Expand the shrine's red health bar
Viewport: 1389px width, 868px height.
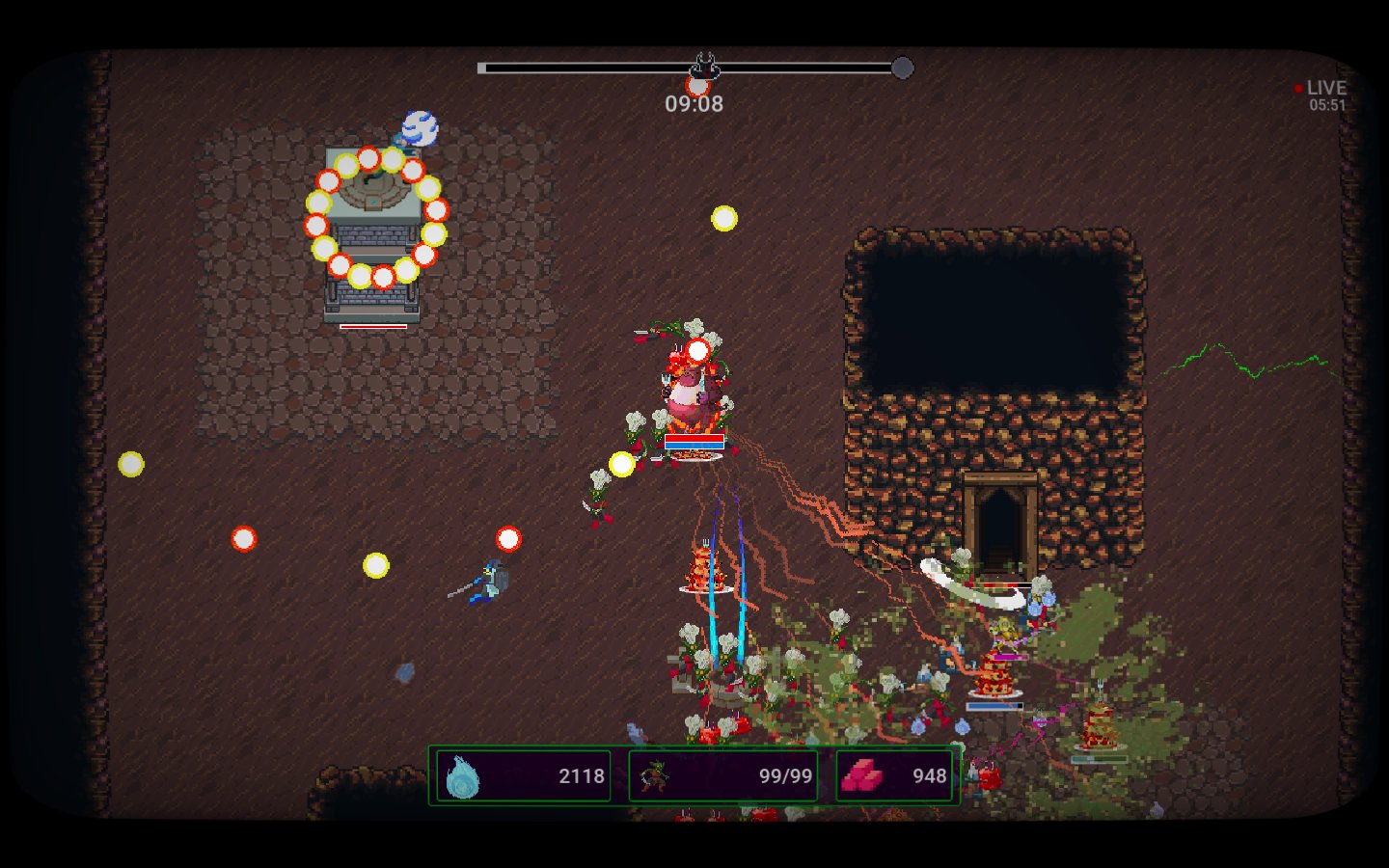(x=374, y=326)
